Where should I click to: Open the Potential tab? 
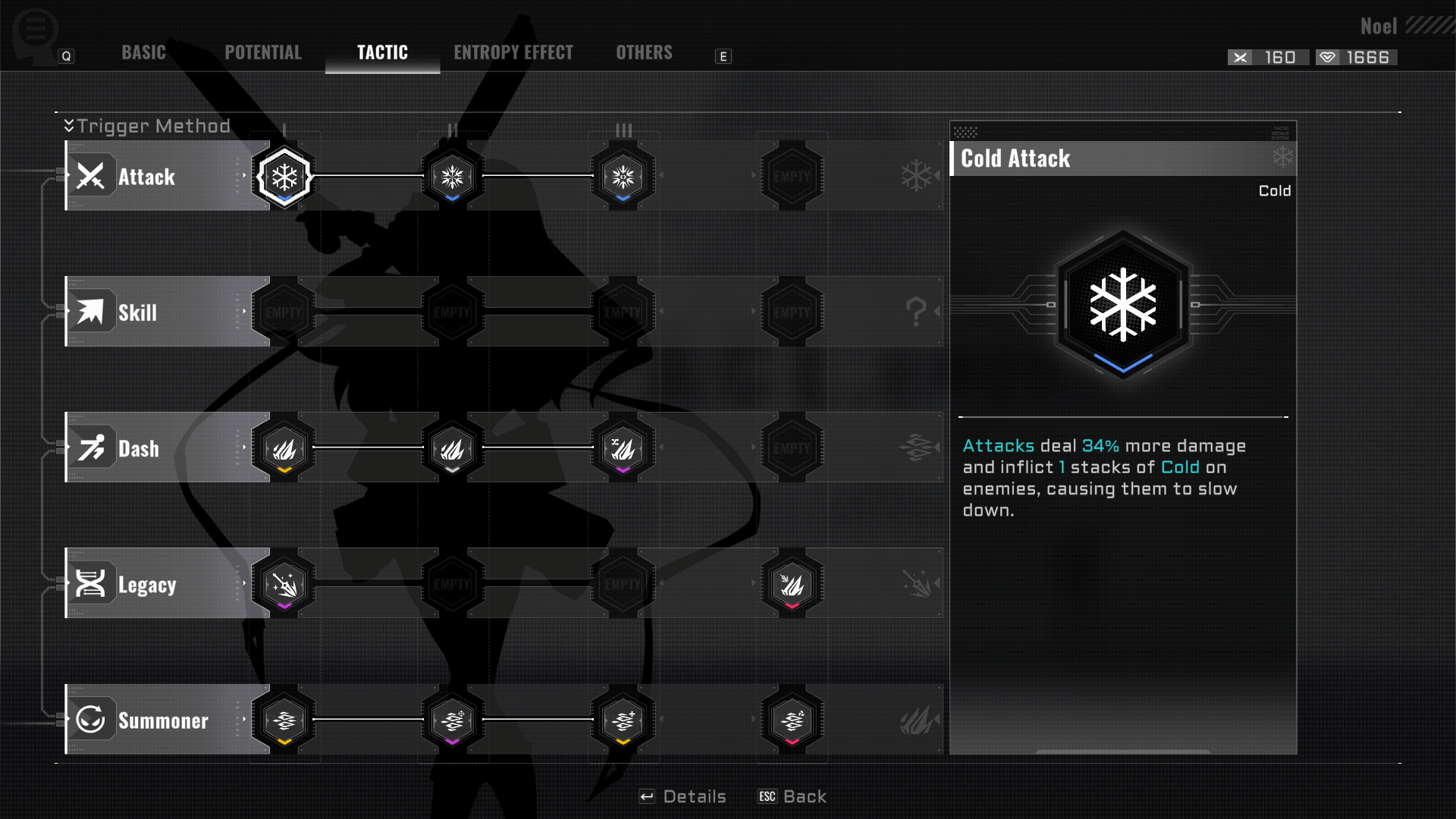pos(262,52)
